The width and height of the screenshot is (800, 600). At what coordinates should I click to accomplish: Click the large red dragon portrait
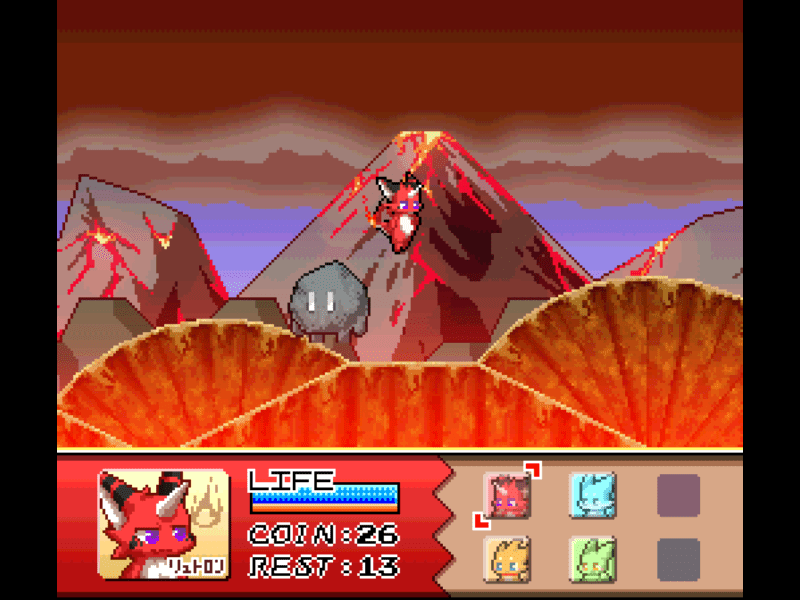pyautogui.click(x=162, y=524)
